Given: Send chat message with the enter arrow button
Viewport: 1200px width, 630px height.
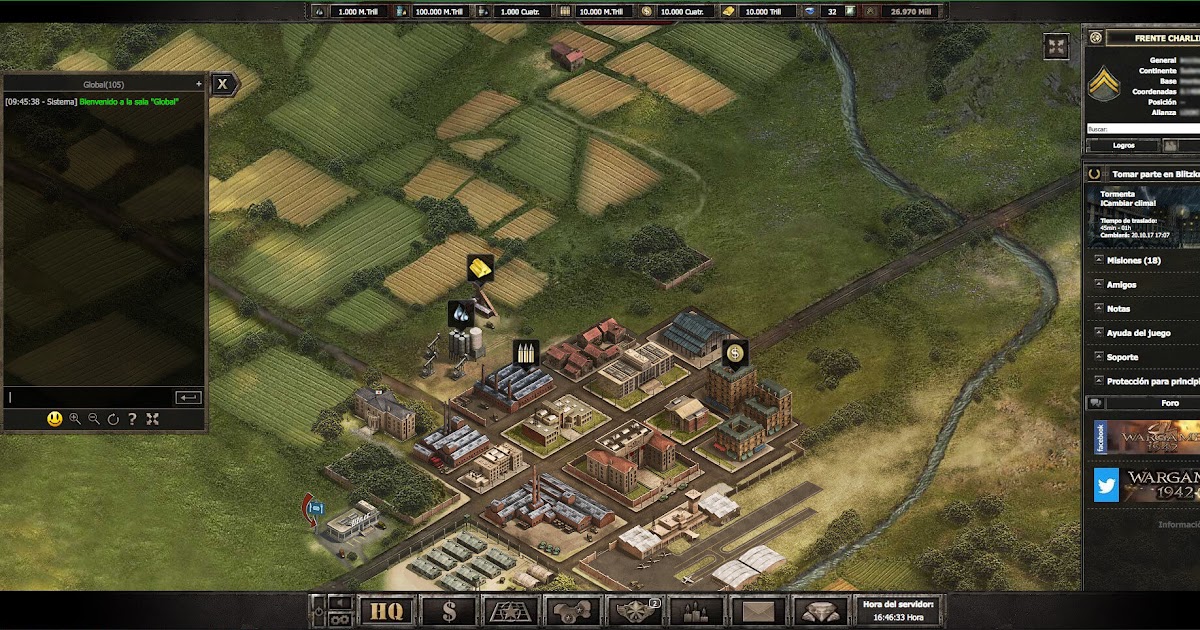Looking at the screenshot, I should pos(188,397).
